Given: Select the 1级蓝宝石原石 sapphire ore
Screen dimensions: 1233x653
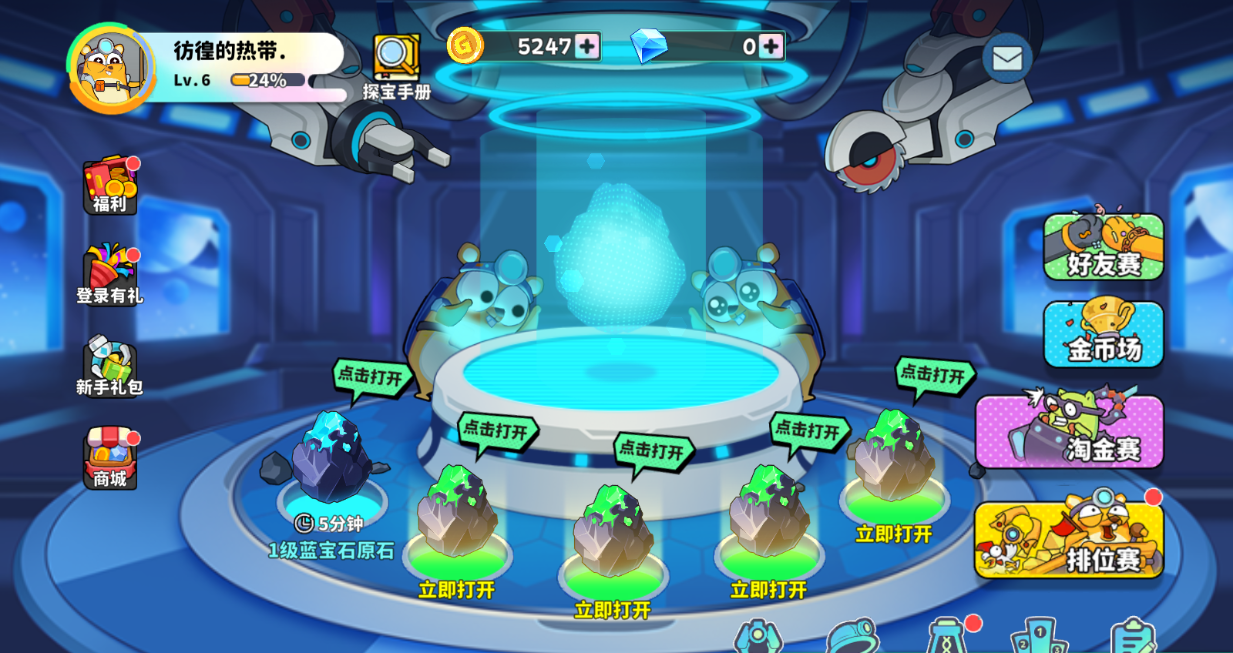Looking at the screenshot, I should tap(331, 460).
